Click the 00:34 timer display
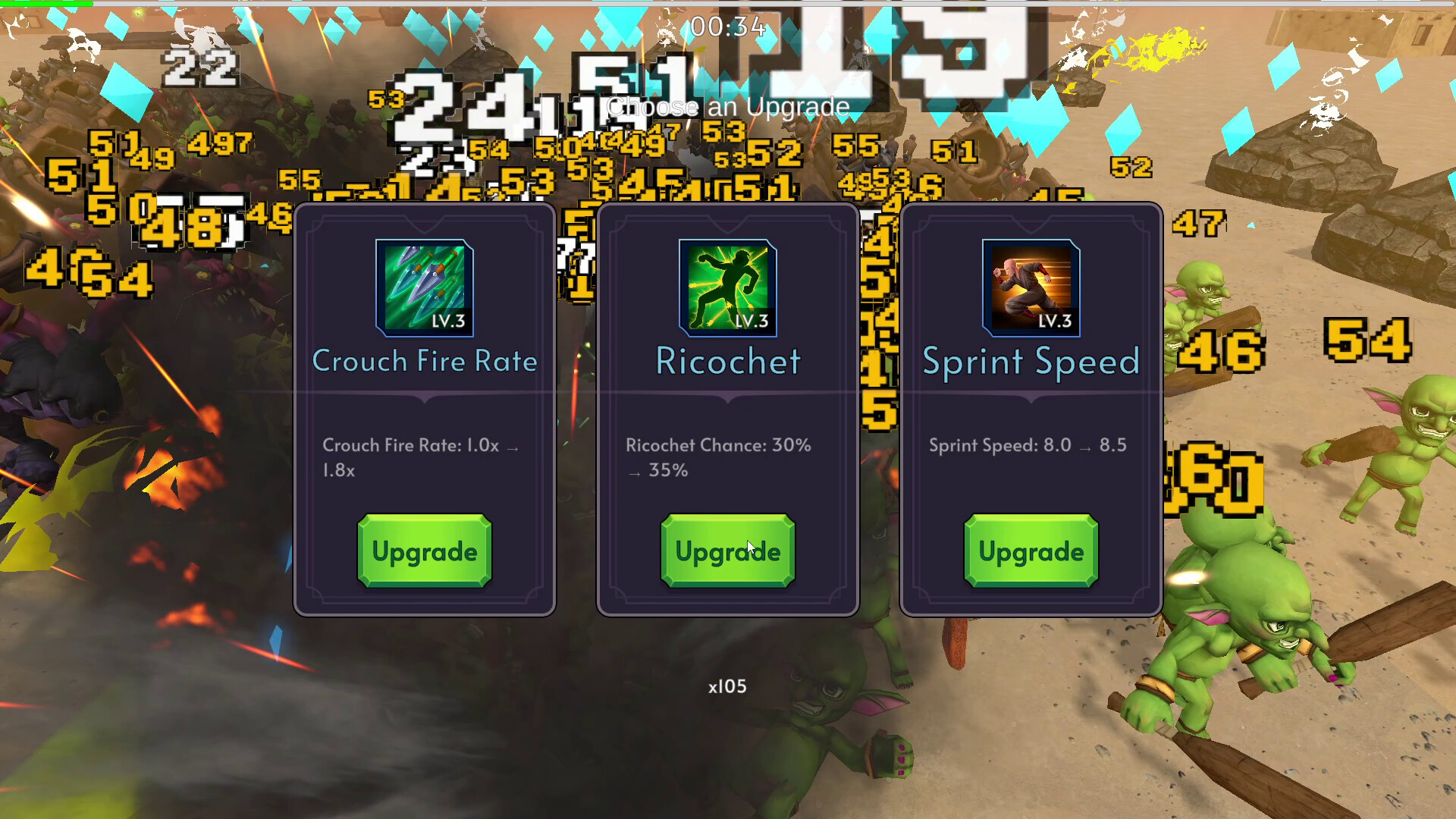1456x819 pixels. click(727, 26)
